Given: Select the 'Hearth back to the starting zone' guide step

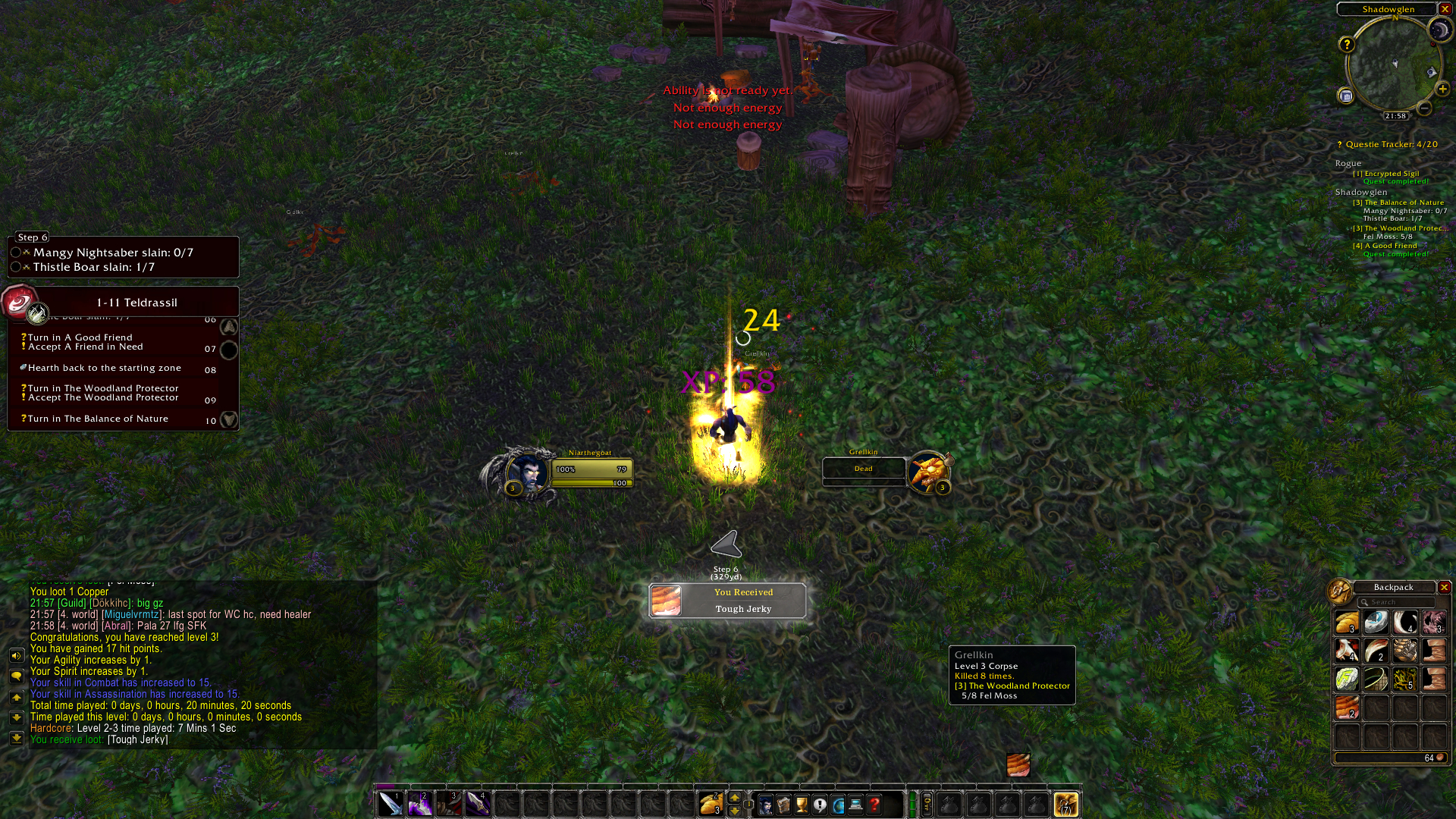Looking at the screenshot, I should (105, 369).
